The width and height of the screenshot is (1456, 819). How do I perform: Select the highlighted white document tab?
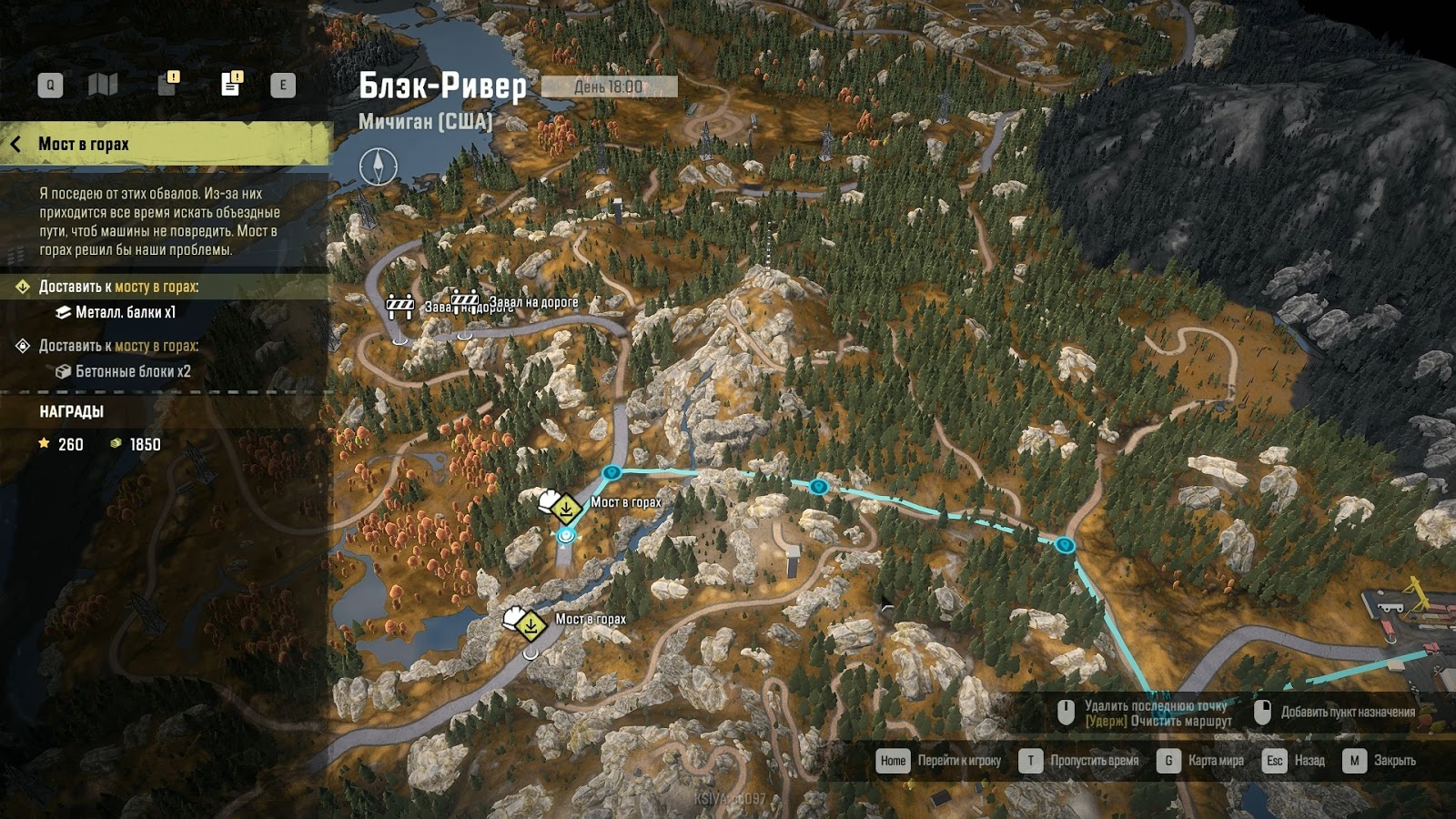231,85
